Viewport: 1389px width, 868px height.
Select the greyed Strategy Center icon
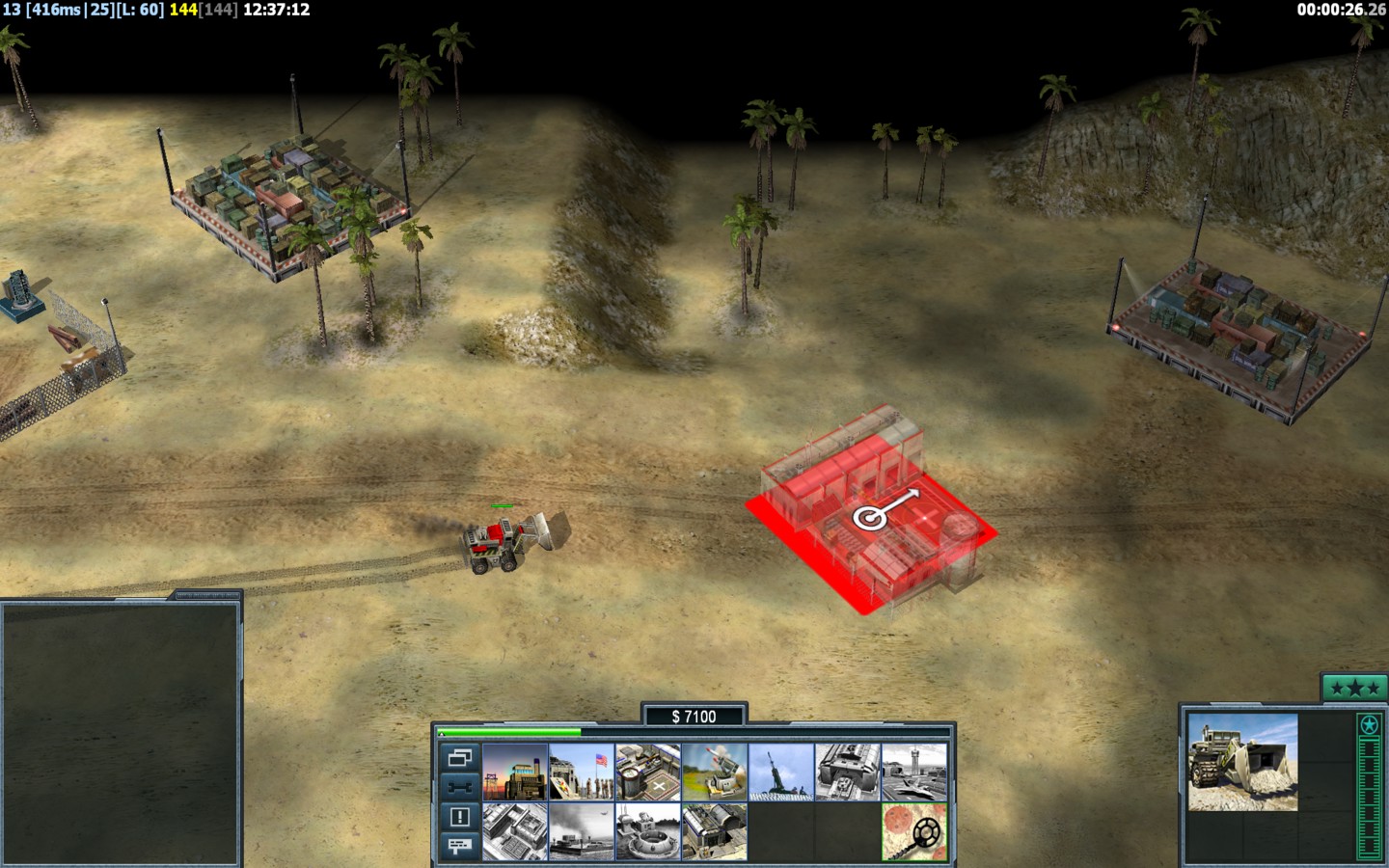coord(515,831)
